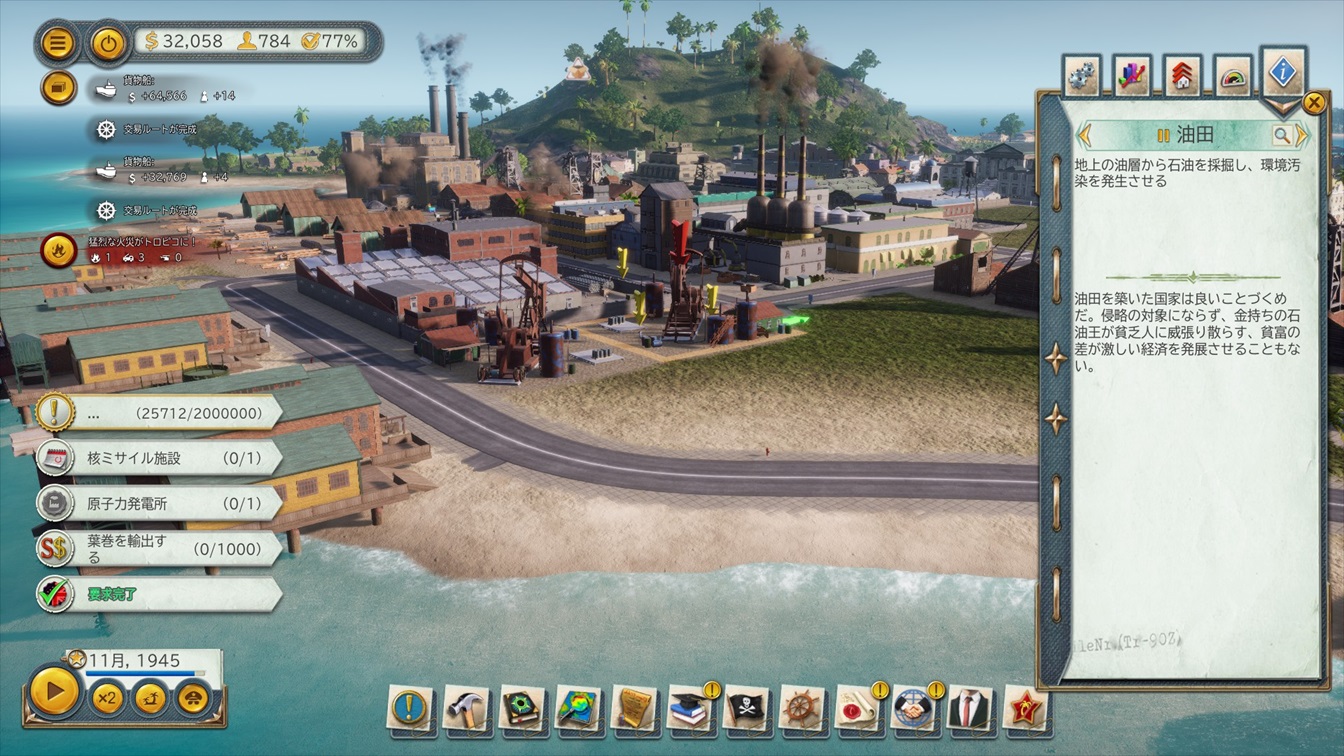This screenshot has width=1344, height=756.
Task: Open the main hamburger menu
Action: point(58,43)
